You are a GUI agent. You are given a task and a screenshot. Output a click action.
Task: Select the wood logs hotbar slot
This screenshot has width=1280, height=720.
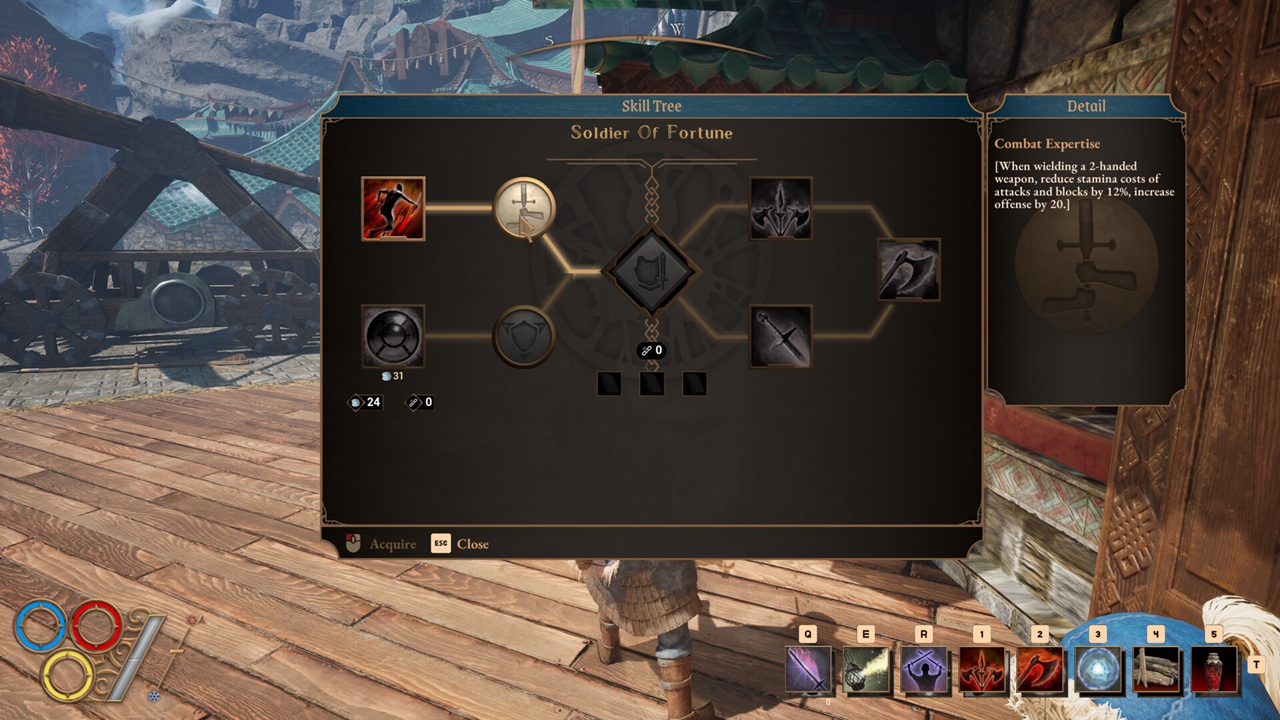tap(1156, 669)
